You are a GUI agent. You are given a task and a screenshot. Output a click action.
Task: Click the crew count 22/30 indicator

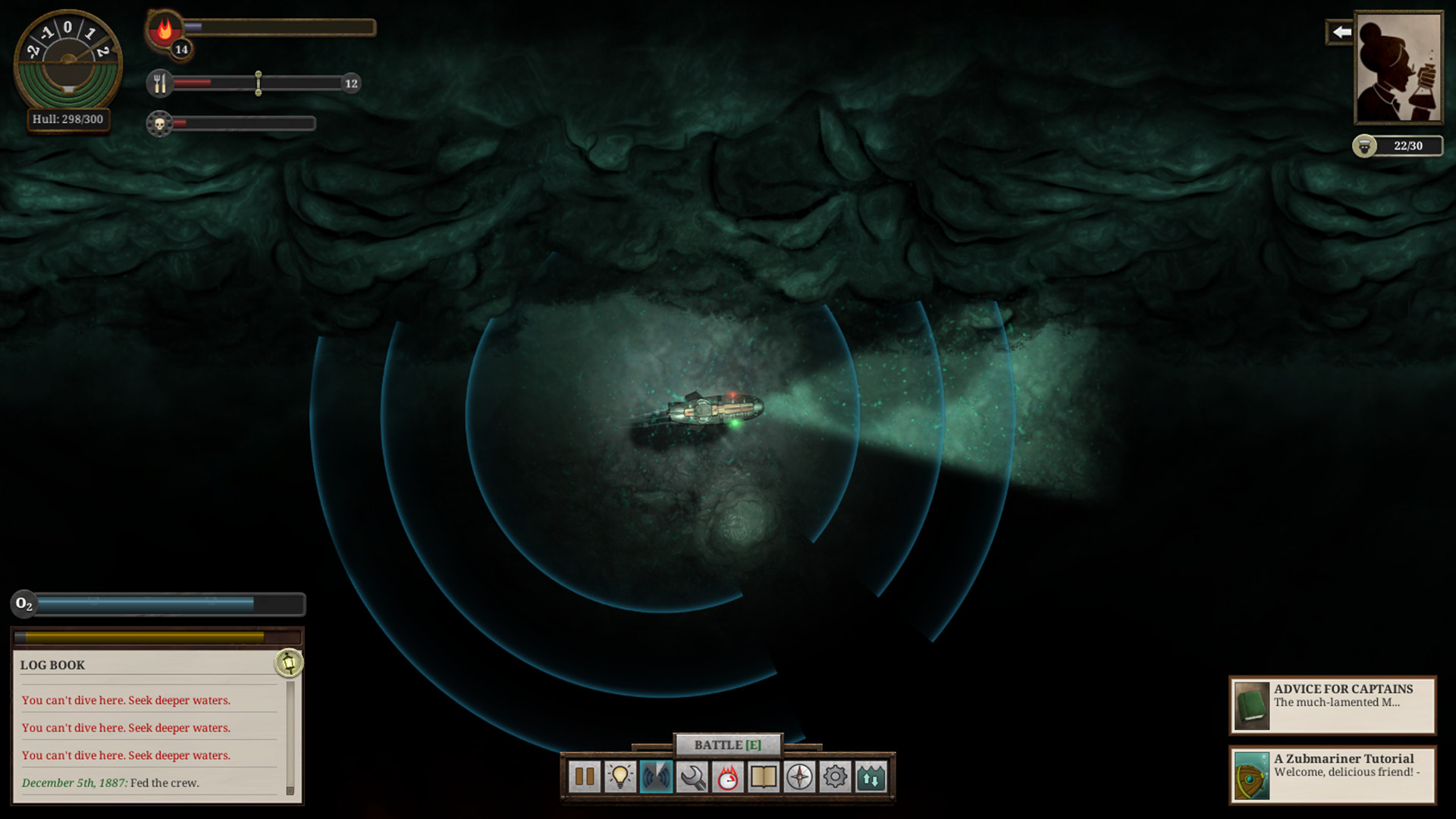point(1398,146)
